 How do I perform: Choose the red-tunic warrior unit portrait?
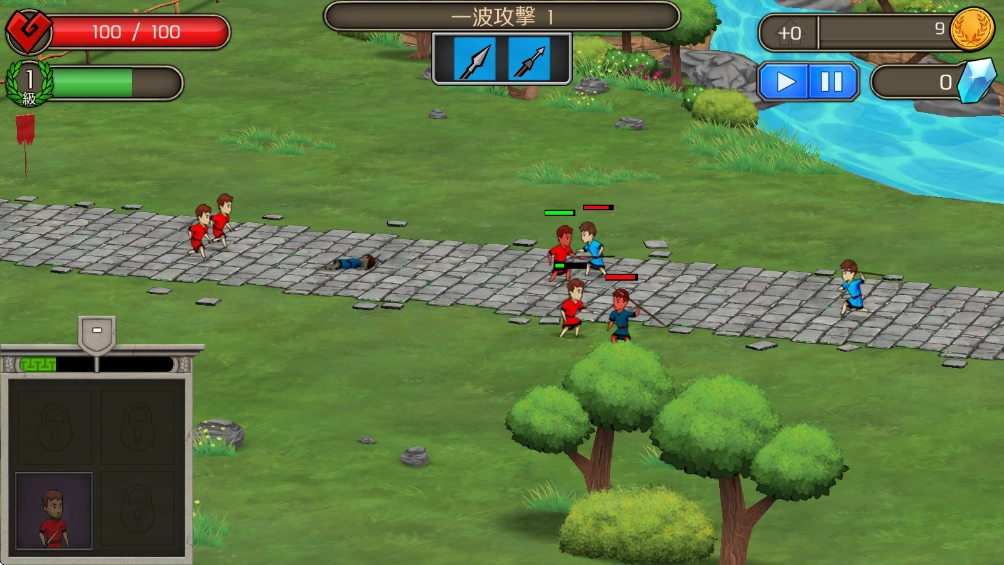click(54, 511)
